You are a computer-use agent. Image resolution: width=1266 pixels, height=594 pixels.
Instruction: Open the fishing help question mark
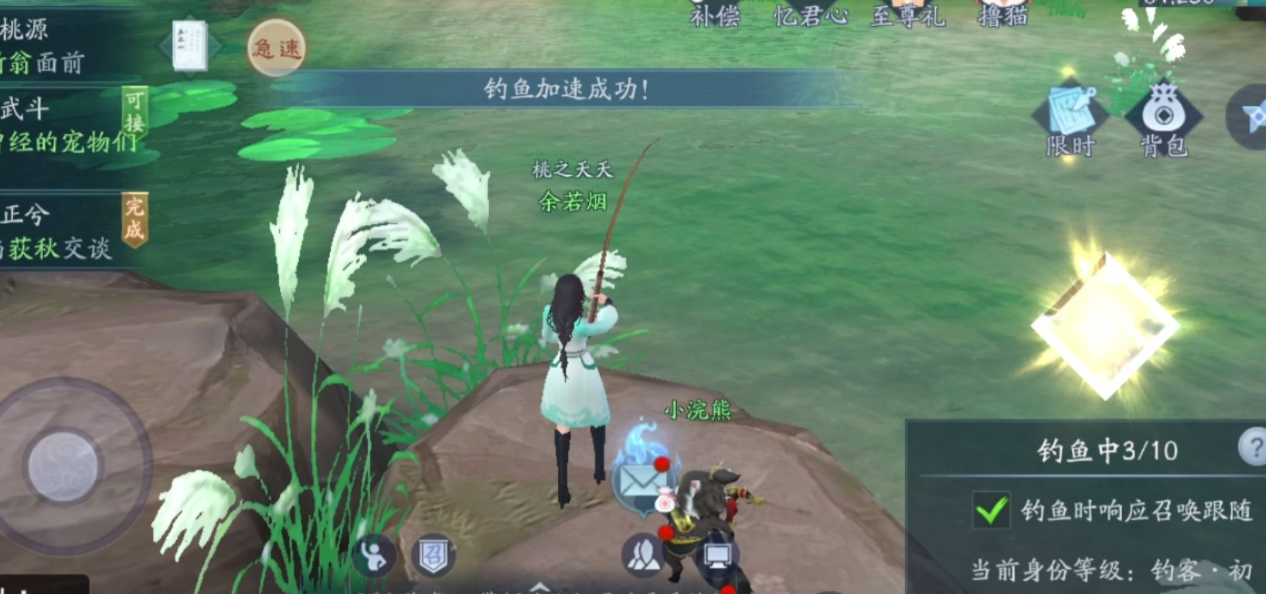1252,447
